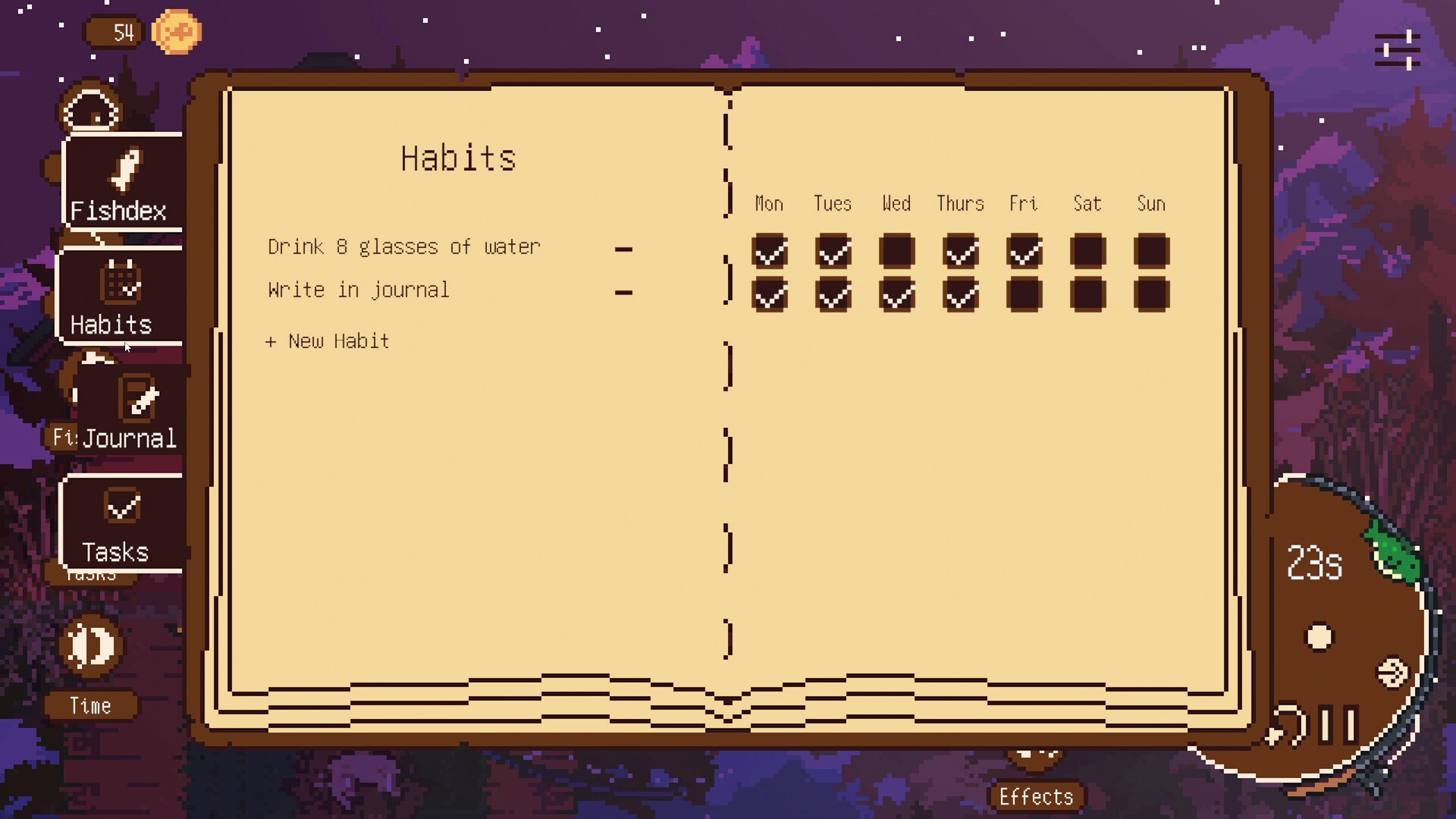The width and height of the screenshot is (1456, 819).
Task: Click the 23s timer display
Action: click(1314, 561)
